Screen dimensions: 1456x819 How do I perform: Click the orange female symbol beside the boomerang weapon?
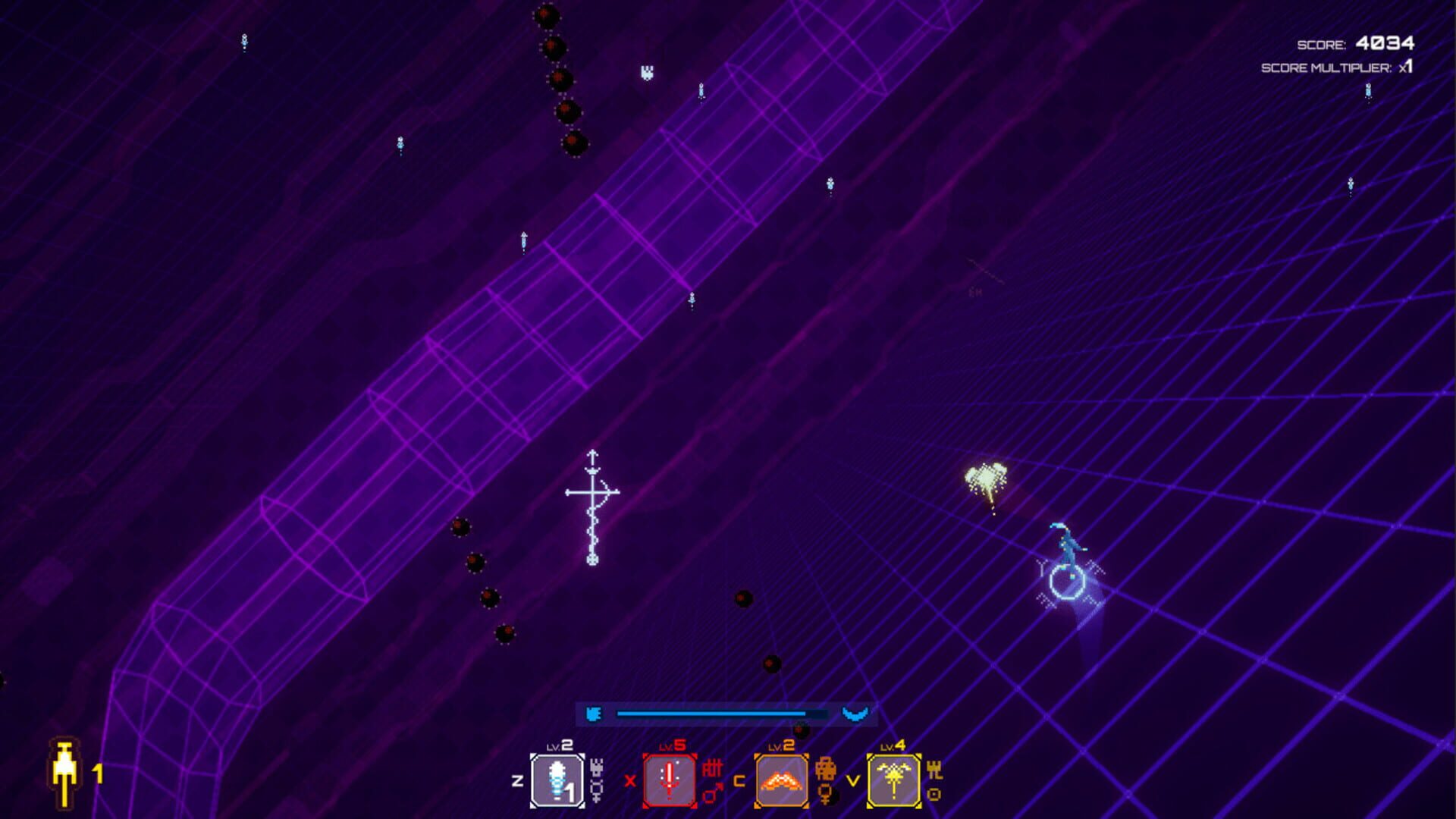825,794
